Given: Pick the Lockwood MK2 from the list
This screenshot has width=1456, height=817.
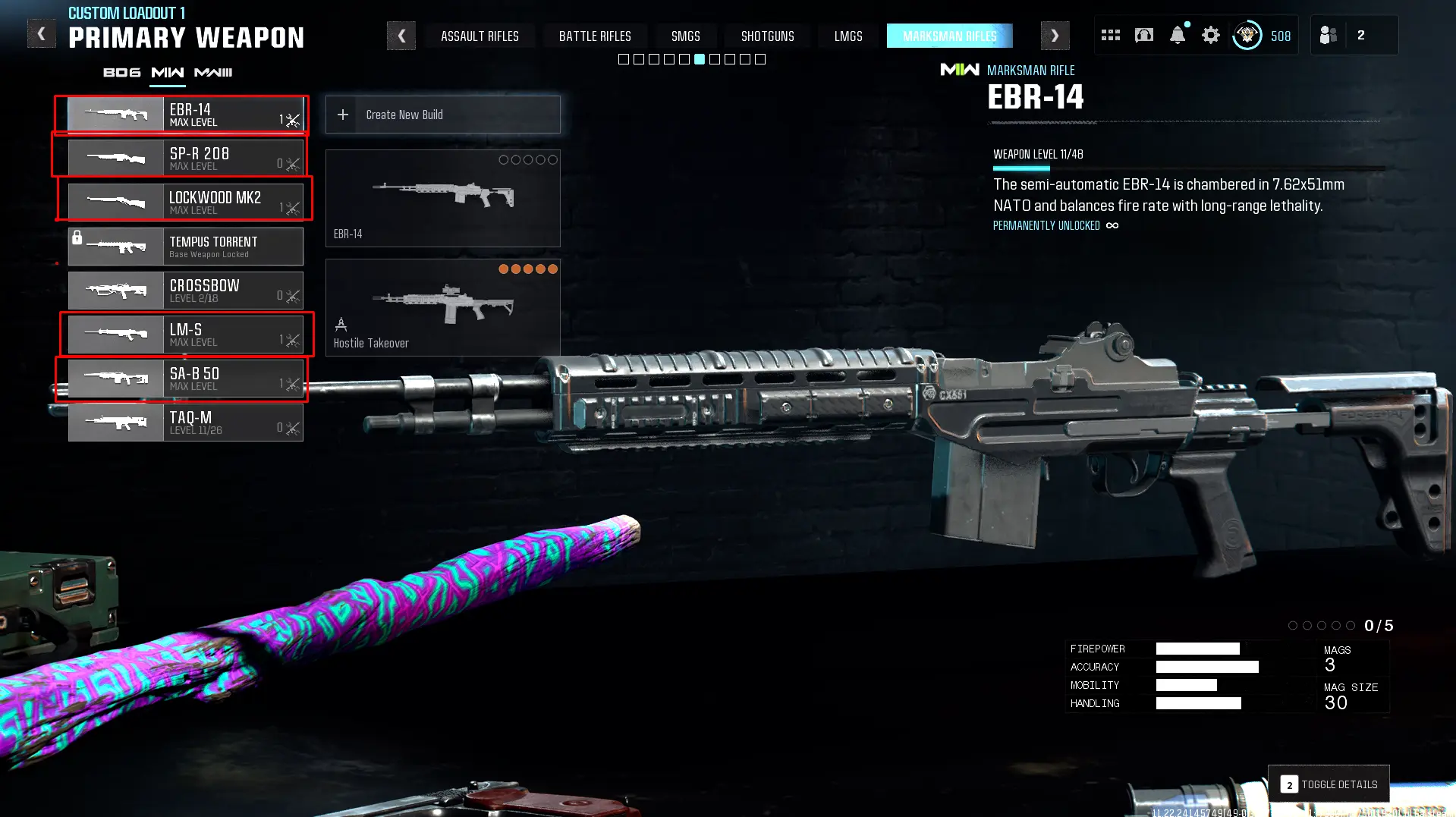Looking at the screenshot, I should coord(185,202).
